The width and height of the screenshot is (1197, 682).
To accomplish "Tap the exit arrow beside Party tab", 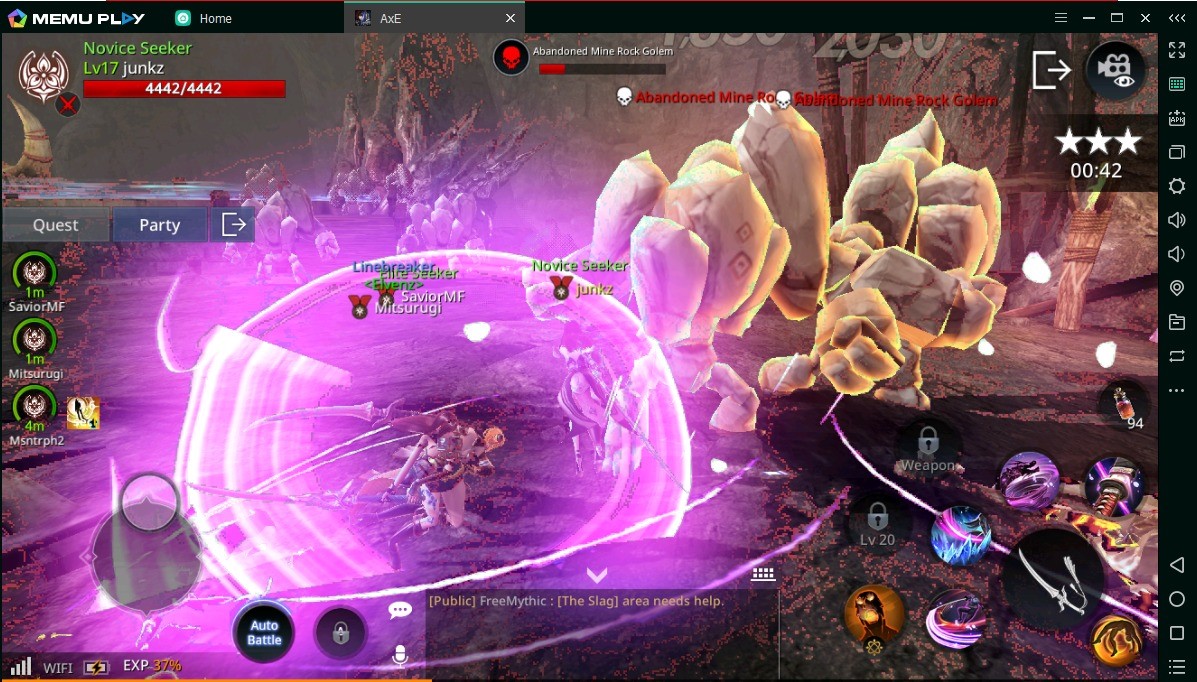I will click(233, 225).
